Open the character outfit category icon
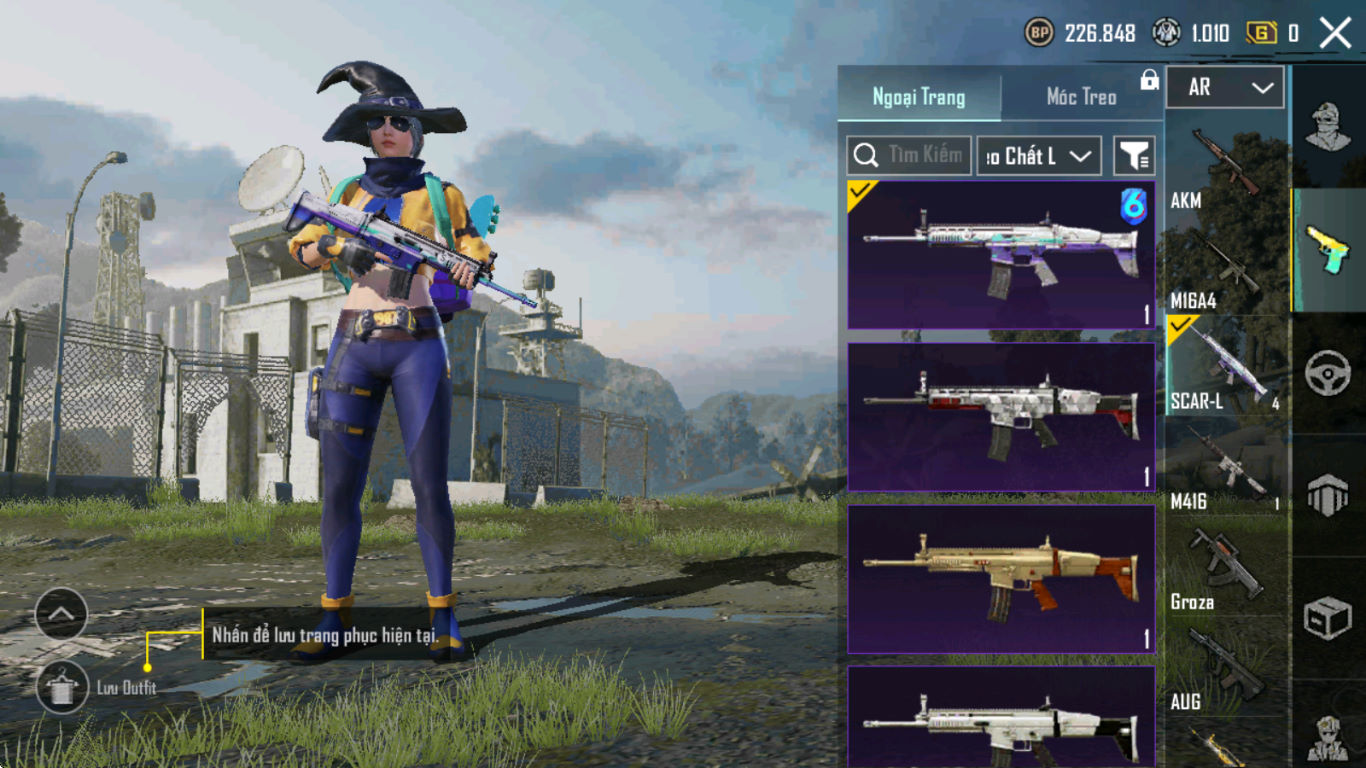1366x768 pixels. point(1329,126)
